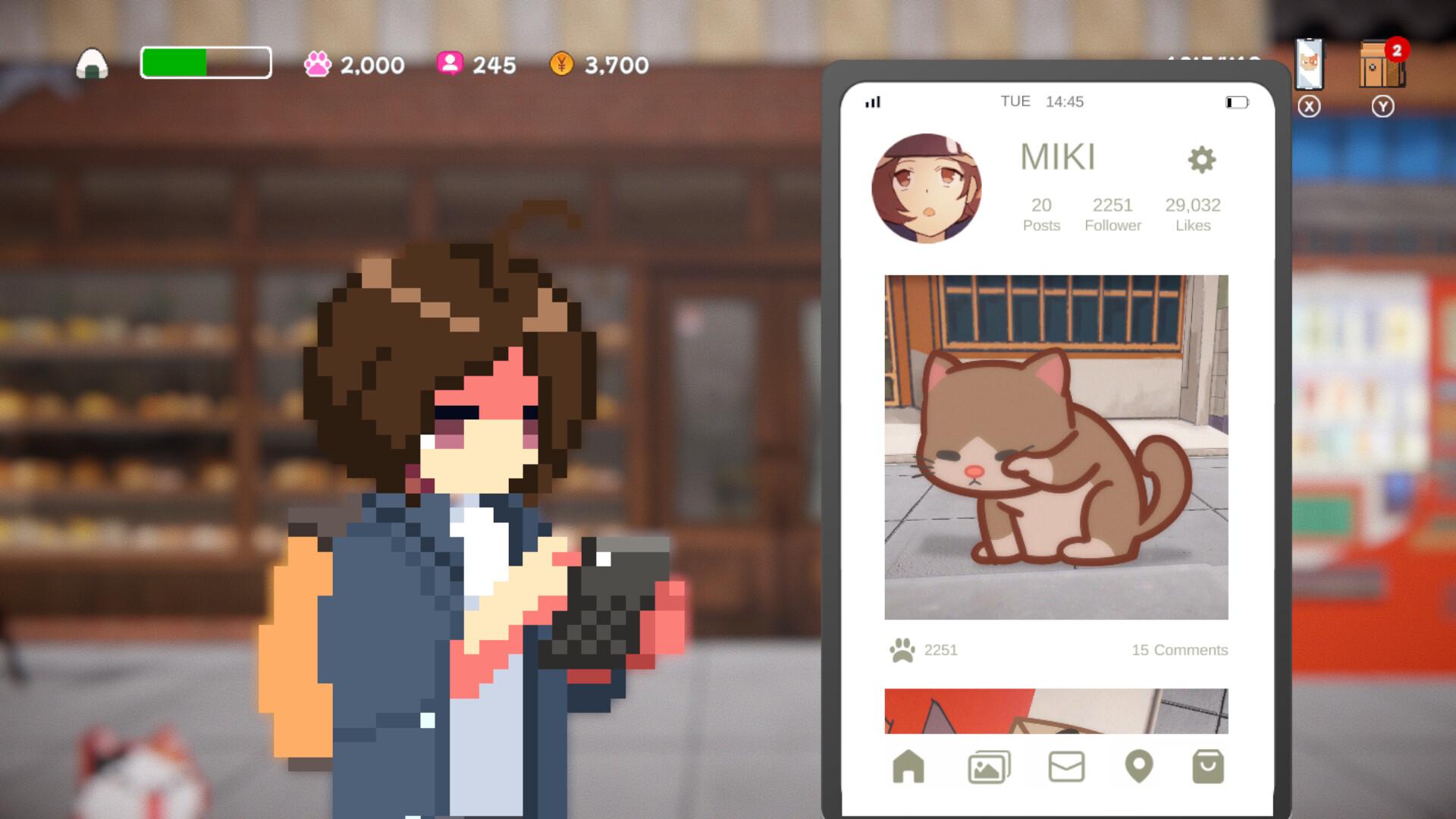Image resolution: width=1456 pixels, height=819 pixels.
Task: Open the Map location pin icon
Action: [1136, 767]
